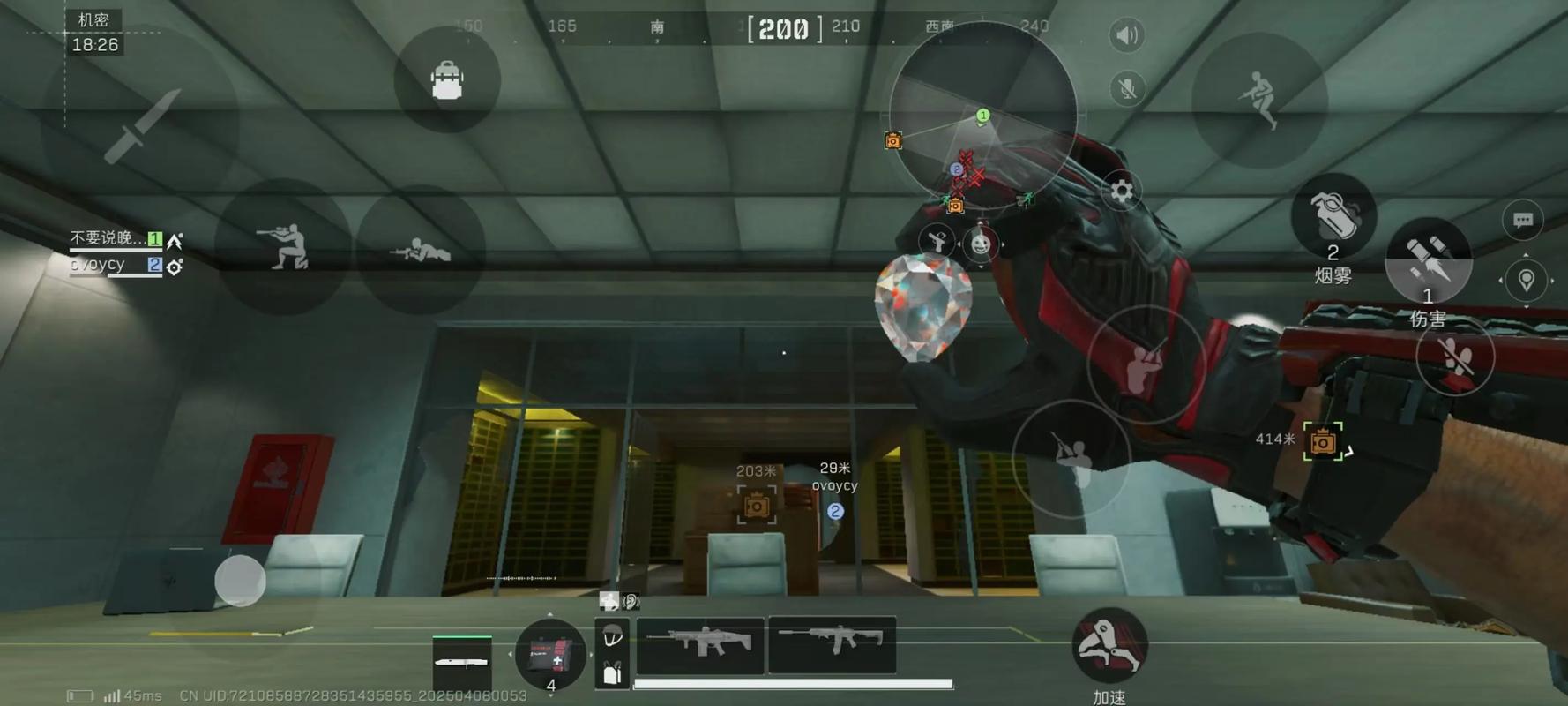Open the backpack inventory
The image size is (1568, 706).
coord(447,80)
